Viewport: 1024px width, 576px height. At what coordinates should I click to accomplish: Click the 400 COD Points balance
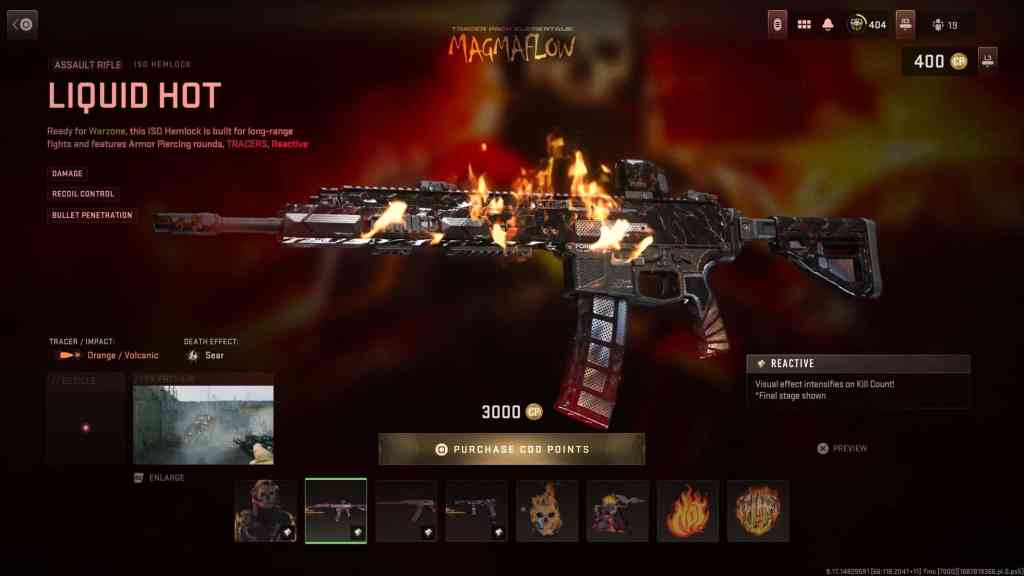tap(938, 62)
